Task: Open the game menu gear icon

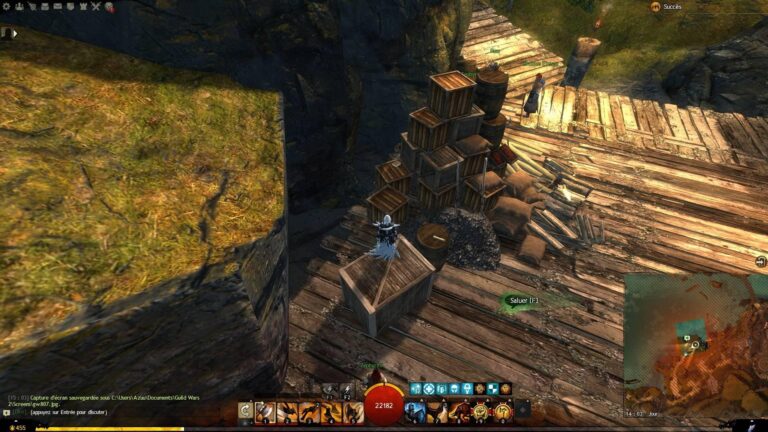Action: (x=6, y=6)
